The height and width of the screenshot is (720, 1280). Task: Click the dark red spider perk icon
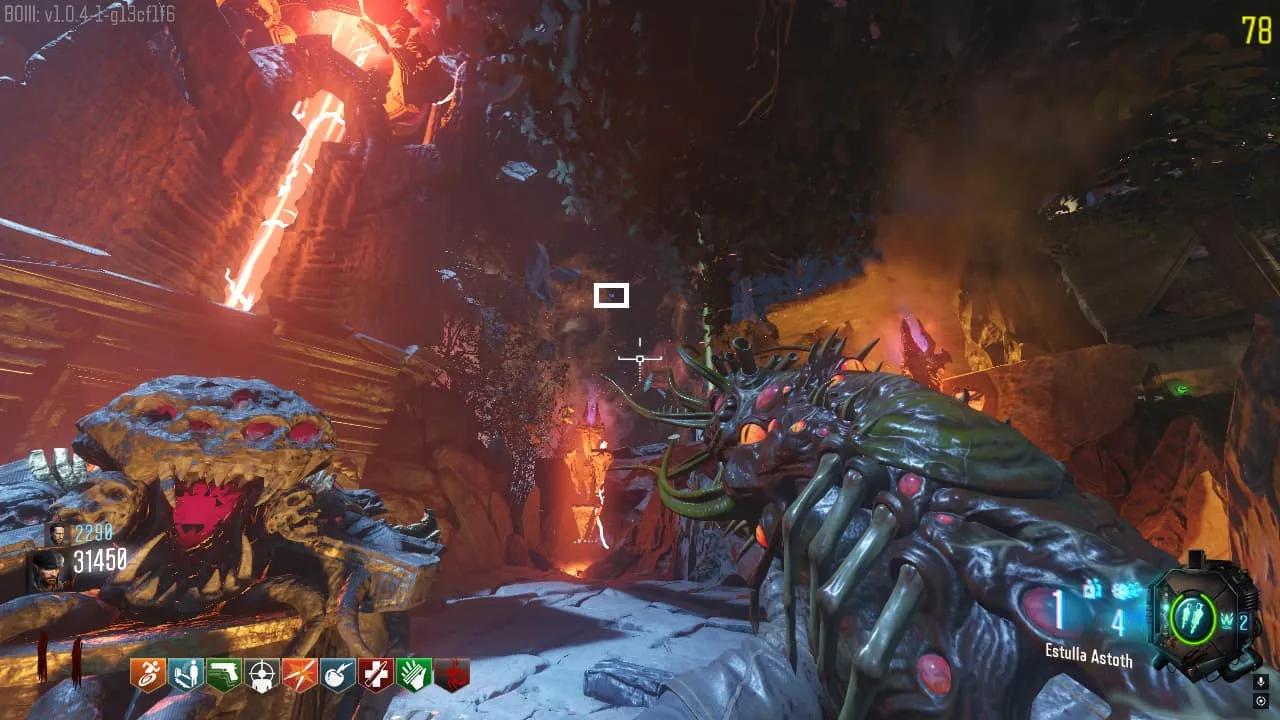pyautogui.click(x=452, y=675)
